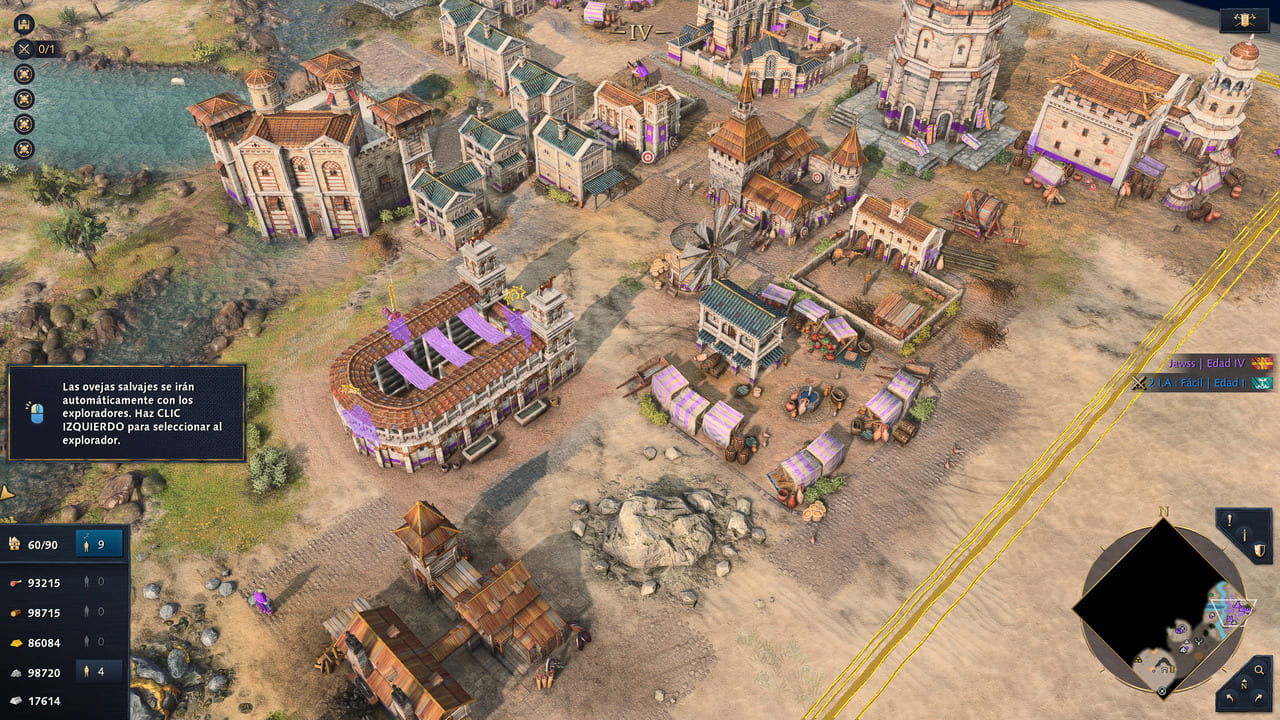Click the minimap to move the camera
This screenshot has height=720, width=1280.
(x=1162, y=606)
